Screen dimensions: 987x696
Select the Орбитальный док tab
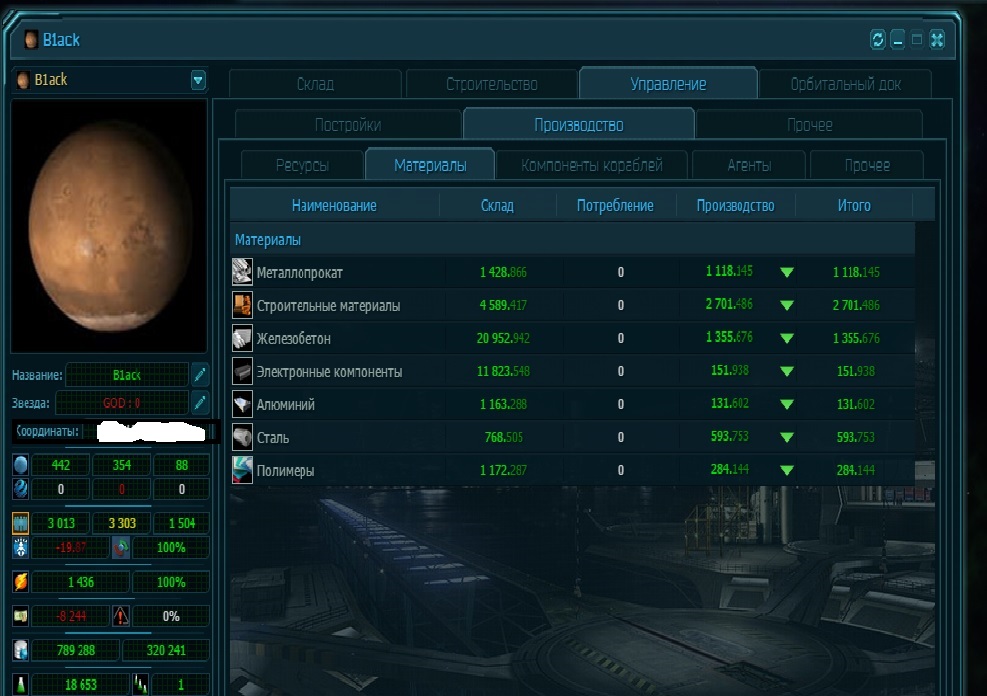pyautogui.click(x=845, y=85)
